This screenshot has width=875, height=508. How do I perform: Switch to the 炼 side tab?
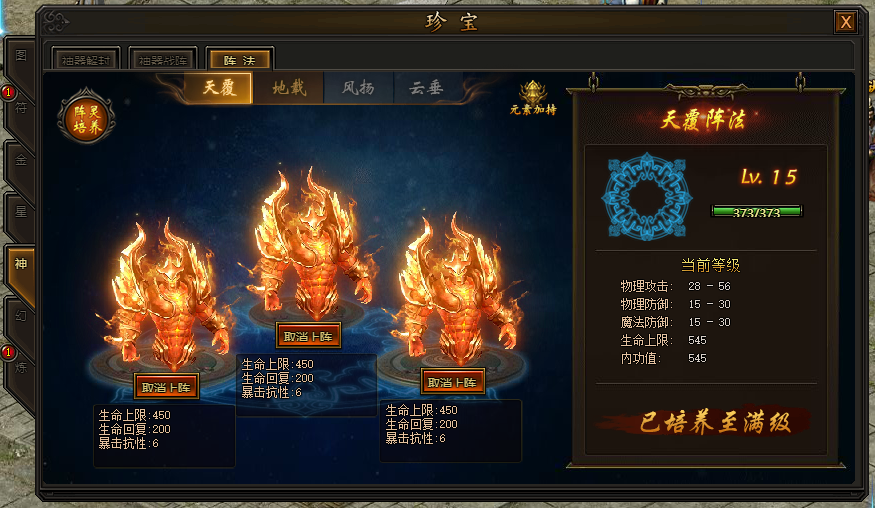(x=20, y=368)
